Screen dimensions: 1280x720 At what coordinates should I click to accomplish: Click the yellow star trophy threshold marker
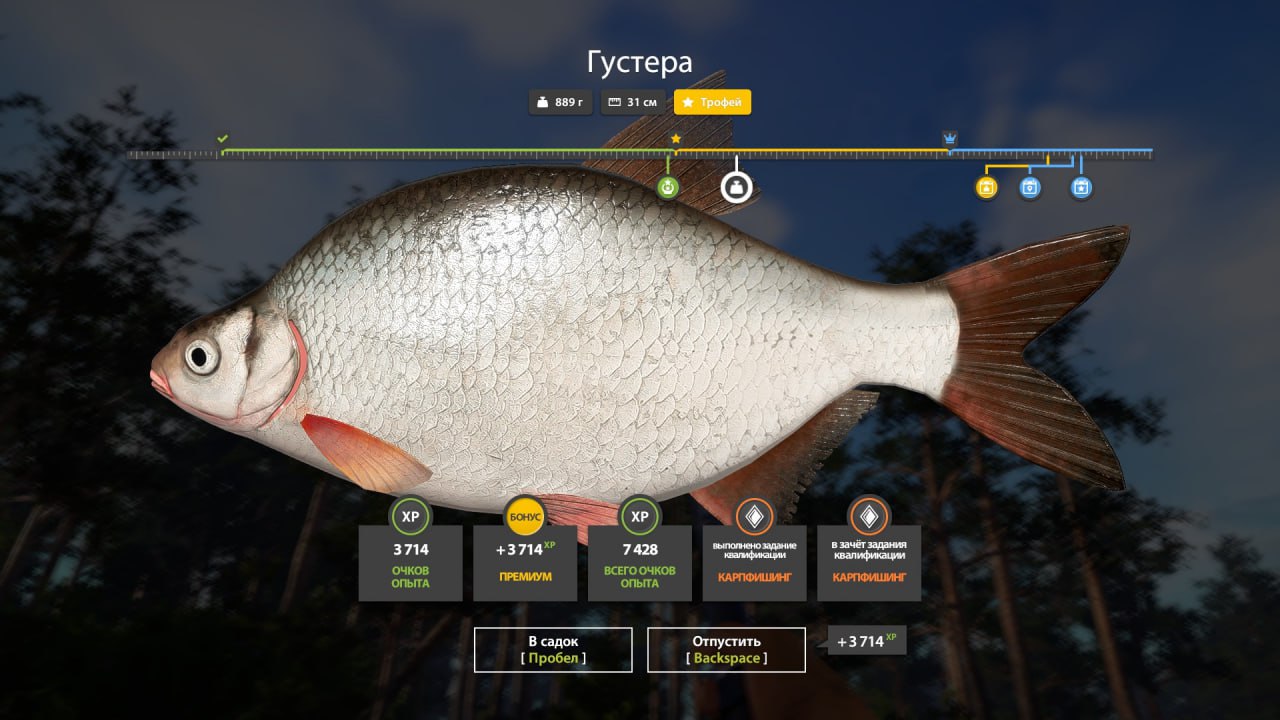tap(676, 138)
